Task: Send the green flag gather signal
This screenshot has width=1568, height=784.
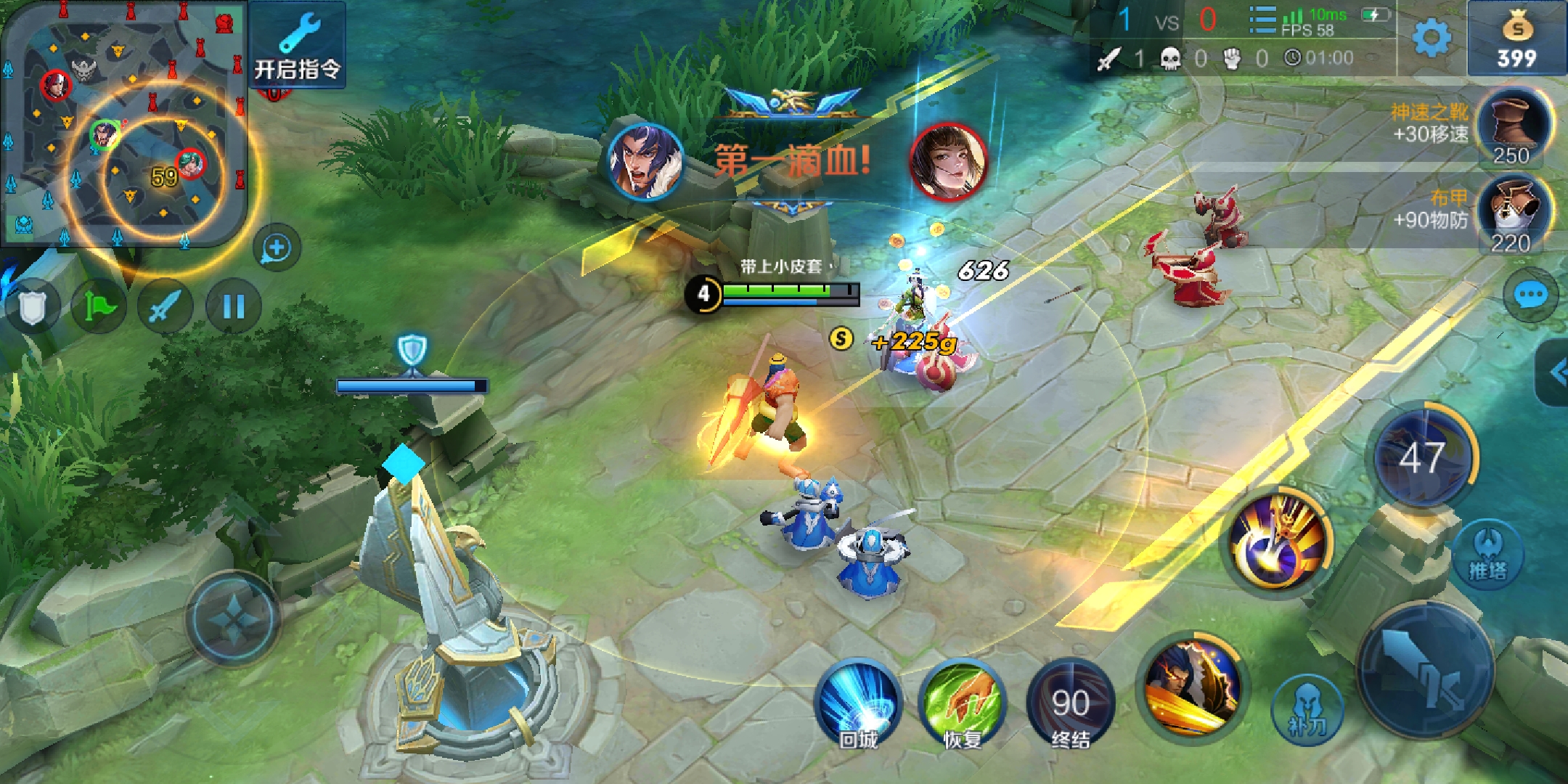Action: pyautogui.click(x=99, y=307)
